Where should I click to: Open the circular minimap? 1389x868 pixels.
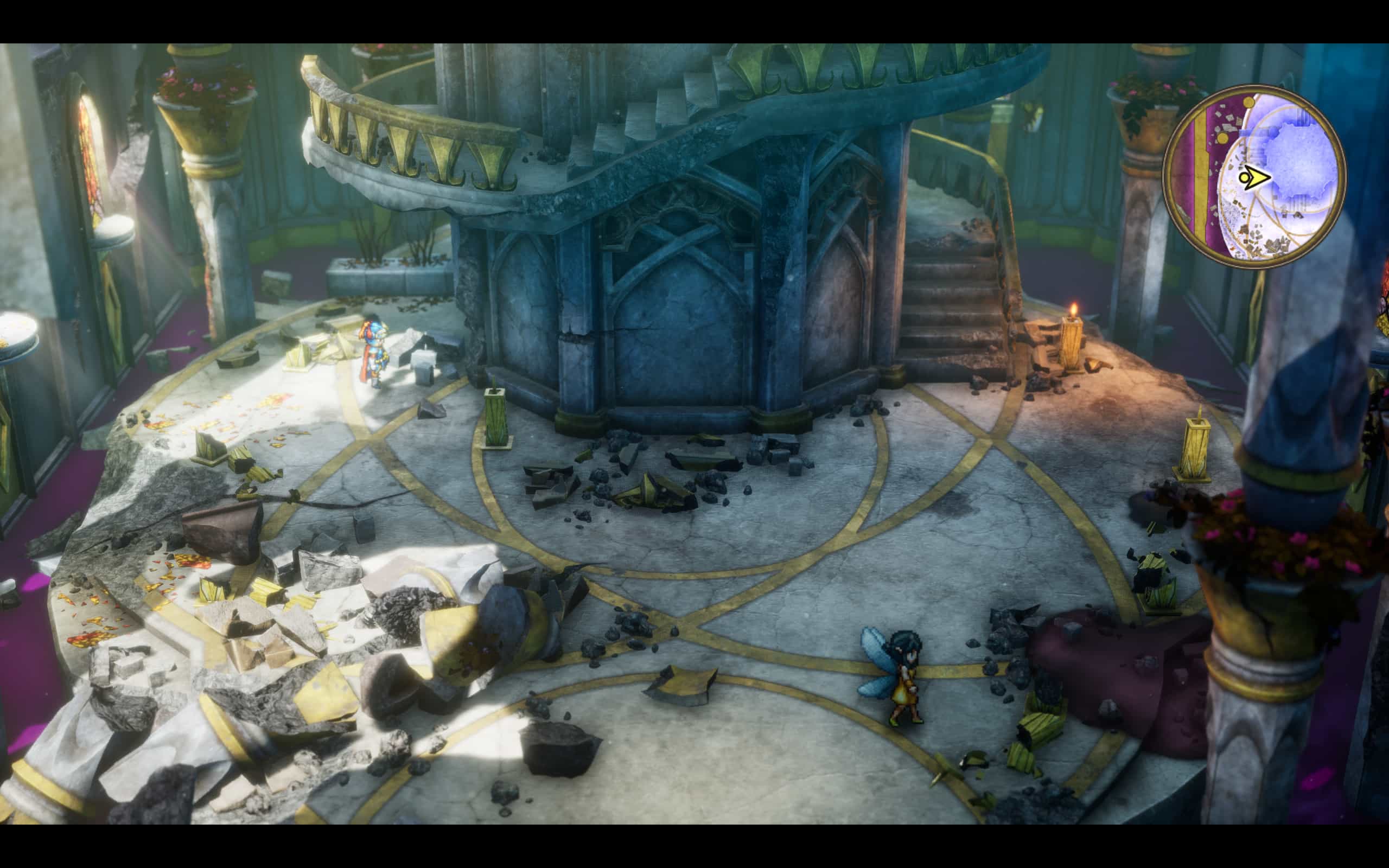coord(1254,176)
